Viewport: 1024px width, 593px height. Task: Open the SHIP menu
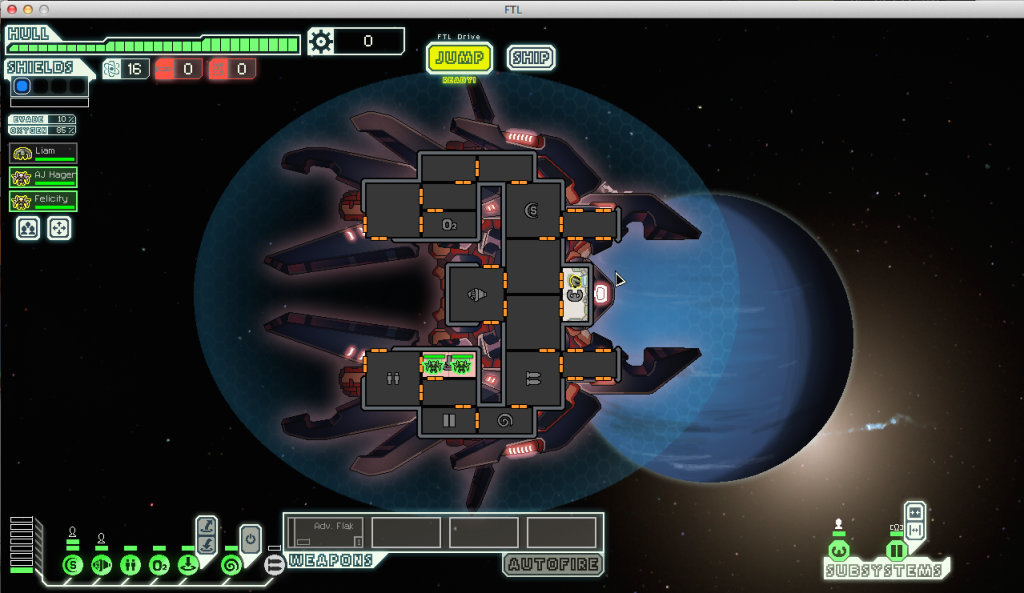[x=530, y=57]
